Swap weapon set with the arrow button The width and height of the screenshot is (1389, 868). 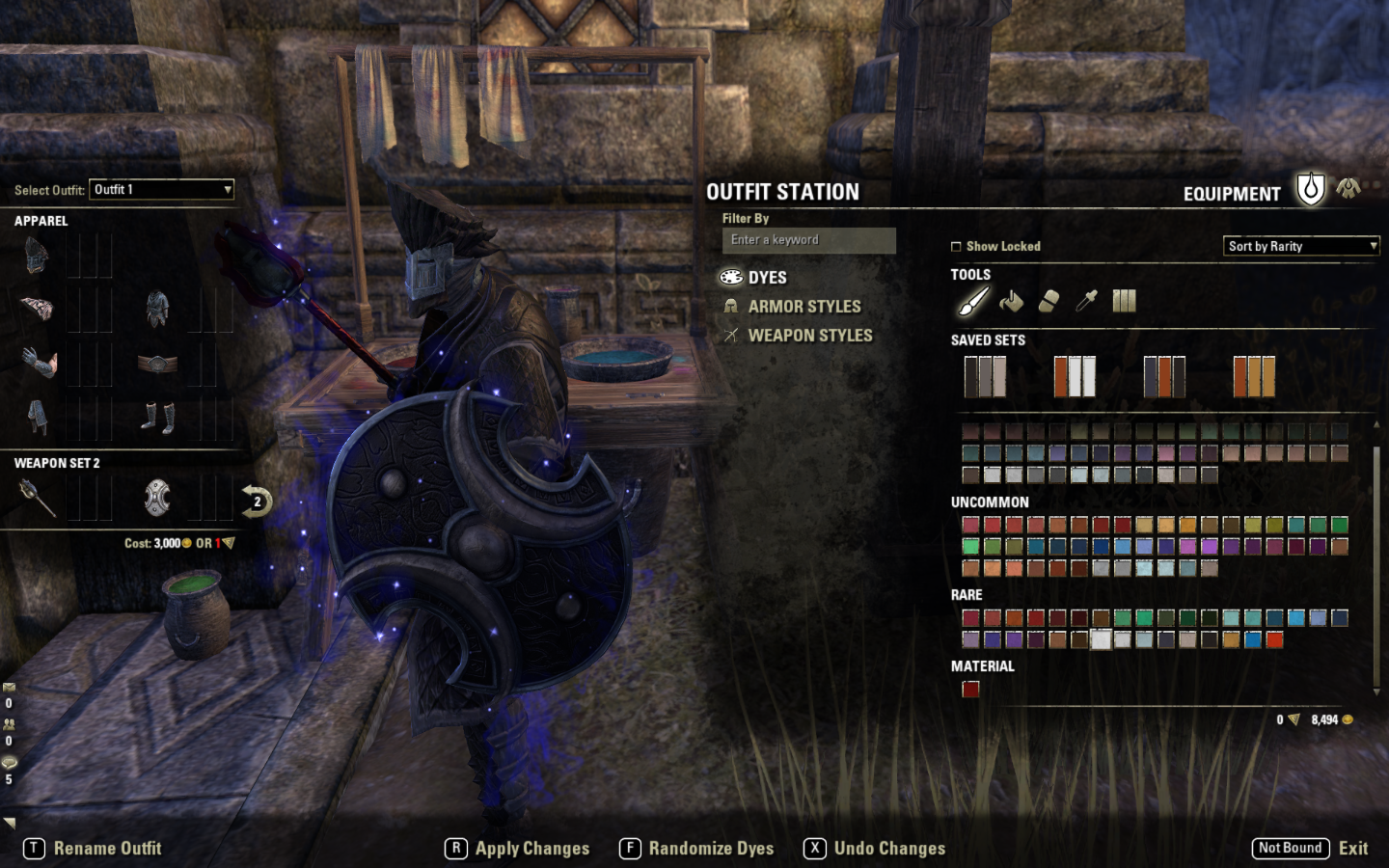[257, 502]
